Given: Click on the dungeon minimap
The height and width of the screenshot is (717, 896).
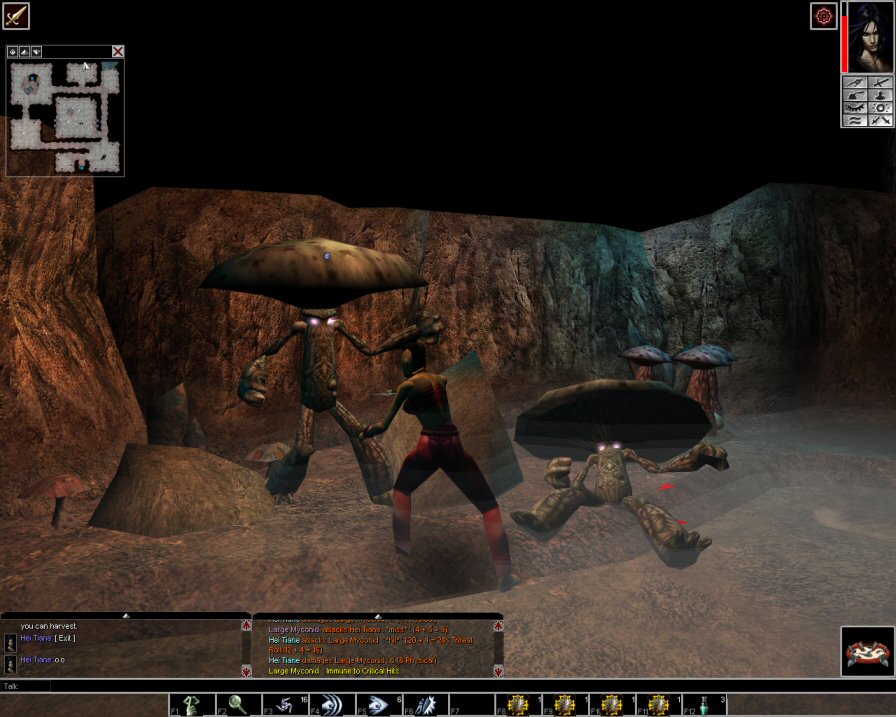Looking at the screenshot, I should (x=65, y=116).
